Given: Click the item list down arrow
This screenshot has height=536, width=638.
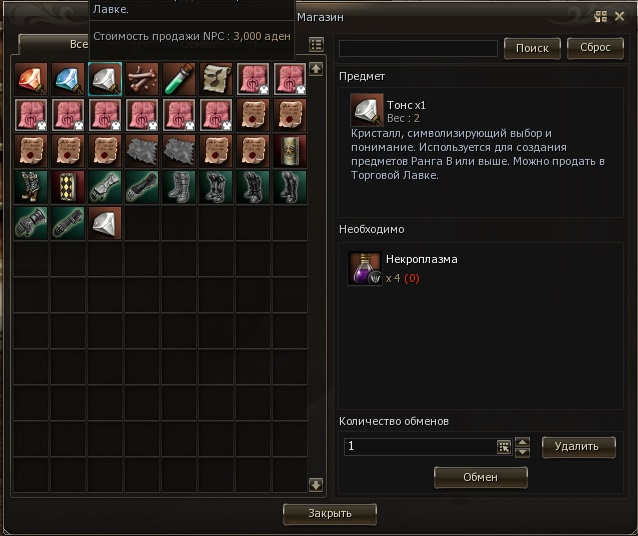Looking at the screenshot, I should click(x=316, y=485).
